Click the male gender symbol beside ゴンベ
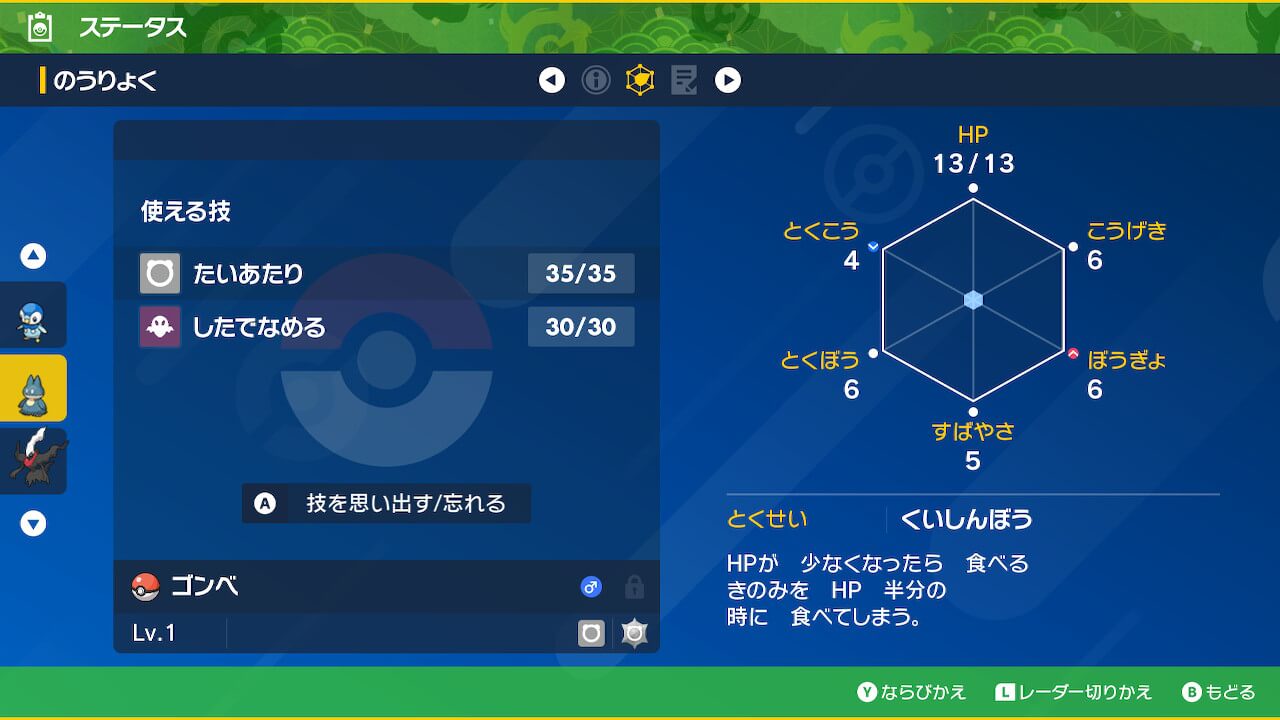Image resolution: width=1280 pixels, height=720 pixels. pos(591,588)
